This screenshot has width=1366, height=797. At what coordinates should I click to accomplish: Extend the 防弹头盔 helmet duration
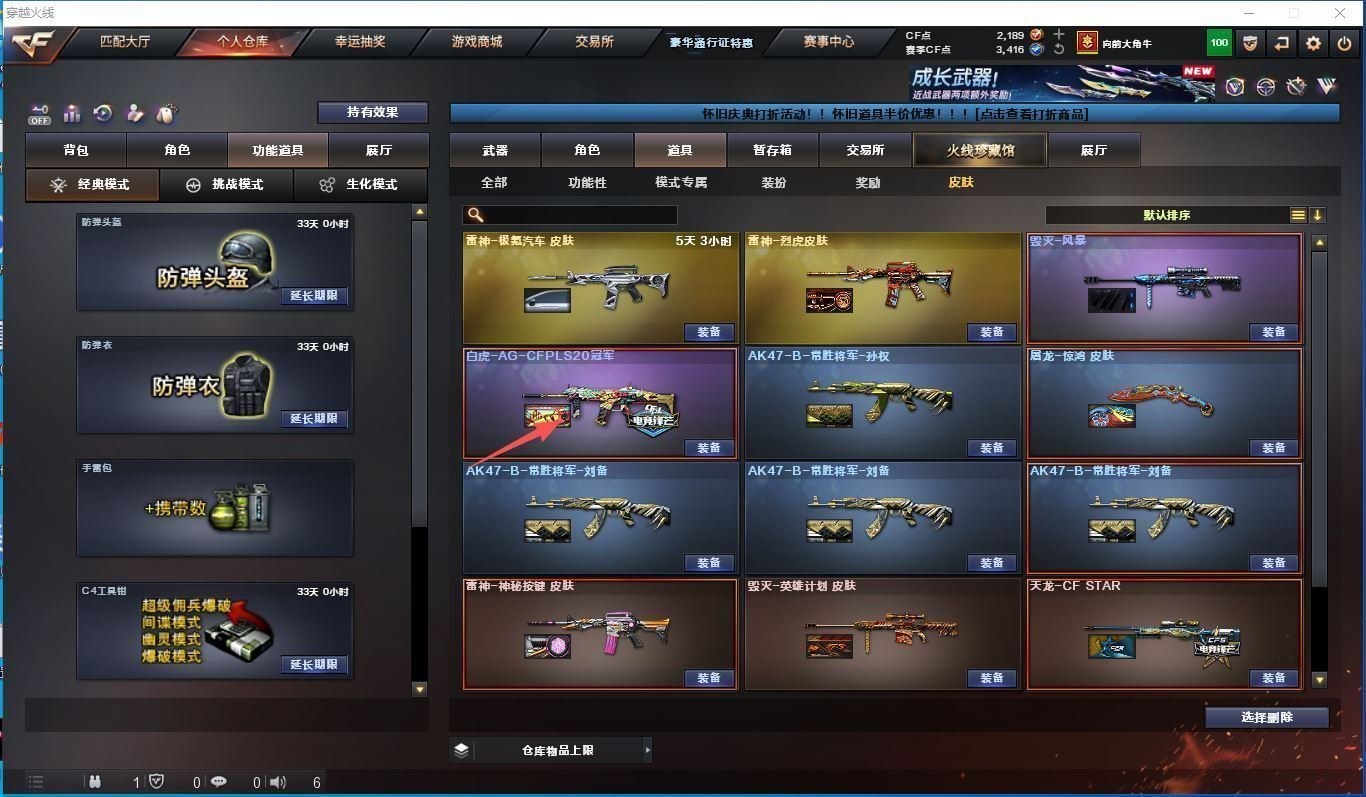(314, 296)
